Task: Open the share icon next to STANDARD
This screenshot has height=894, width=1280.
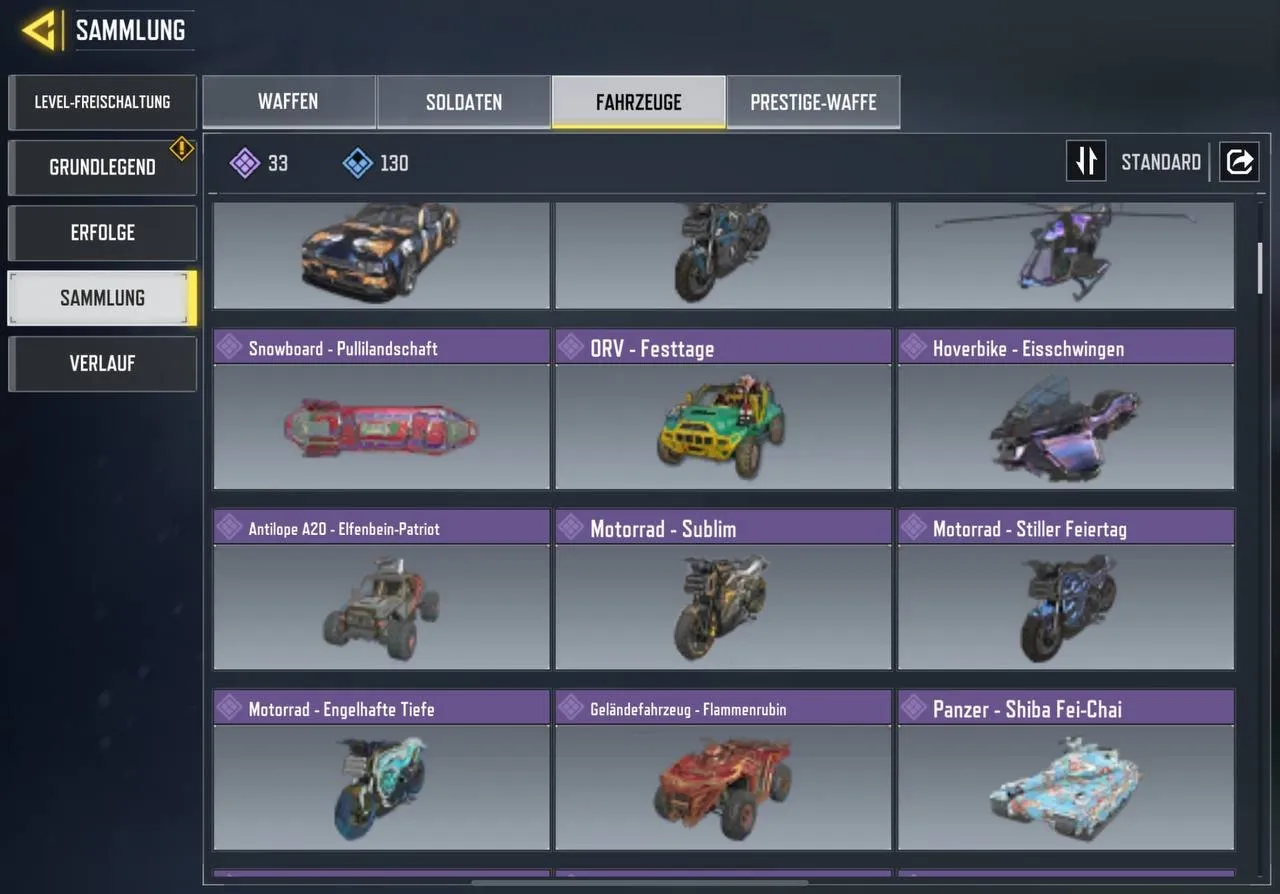Action: 1239,161
